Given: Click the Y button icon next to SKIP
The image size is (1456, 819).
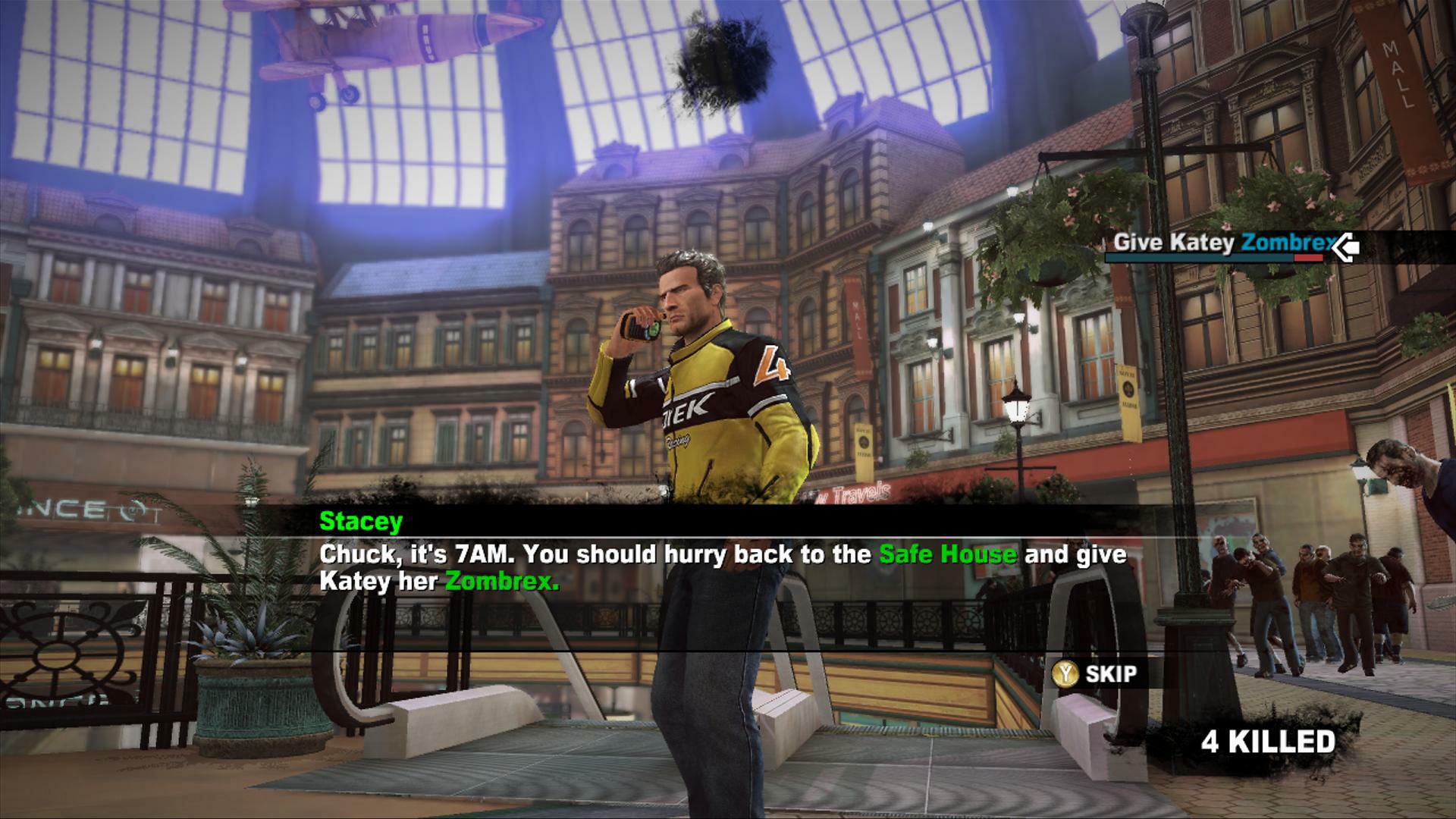Looking at the screenshot, I should pos(1065,671).
